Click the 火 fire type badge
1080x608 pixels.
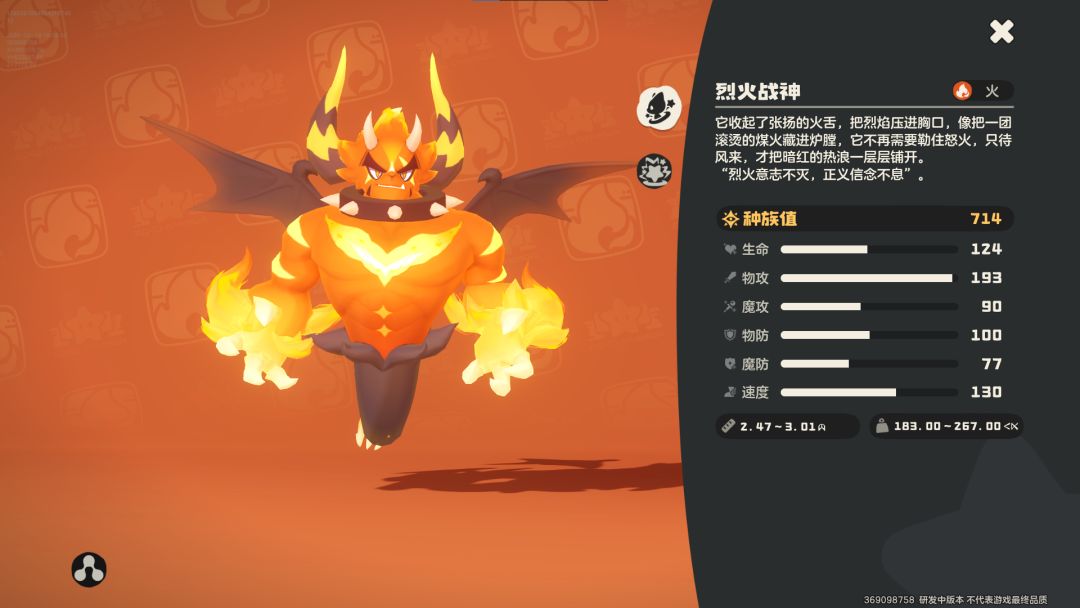982,91
